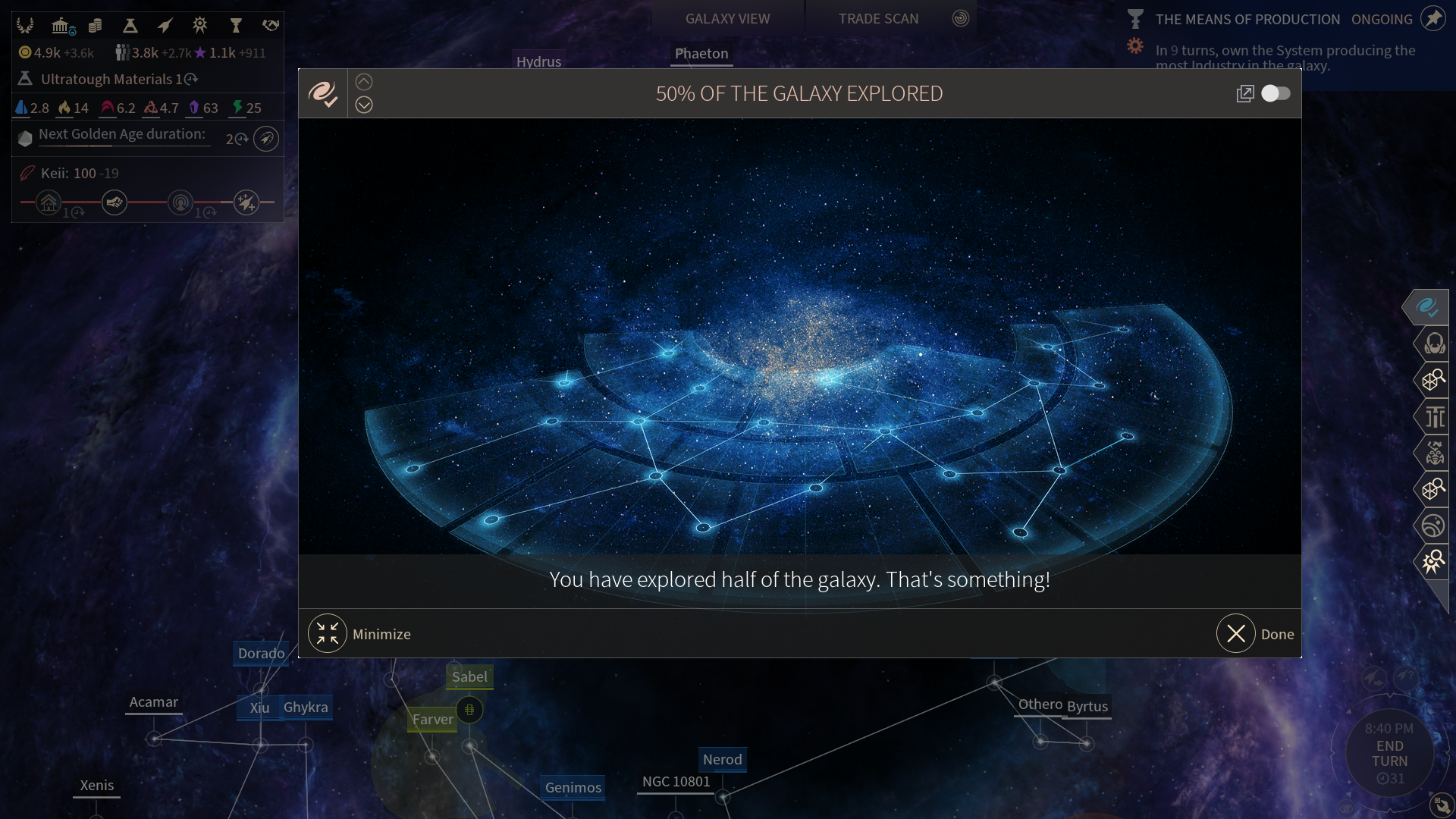
Task: Open the handshake diplomacy screen
Action: click(271, 26)
